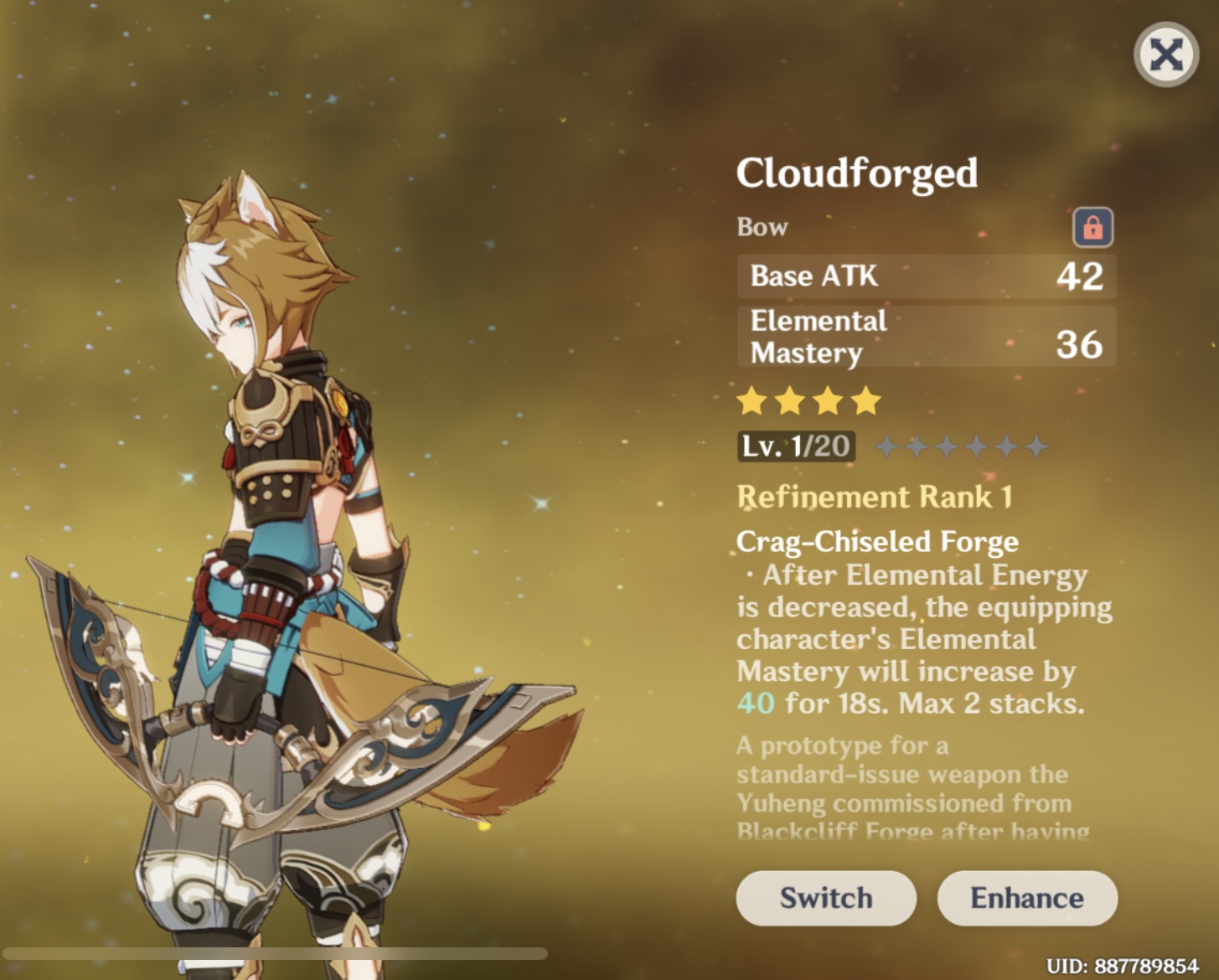Expand the Crag-Chiseled Forge skill description
The height and width of the screenshot is (980, 1219).
click(878, 541)
